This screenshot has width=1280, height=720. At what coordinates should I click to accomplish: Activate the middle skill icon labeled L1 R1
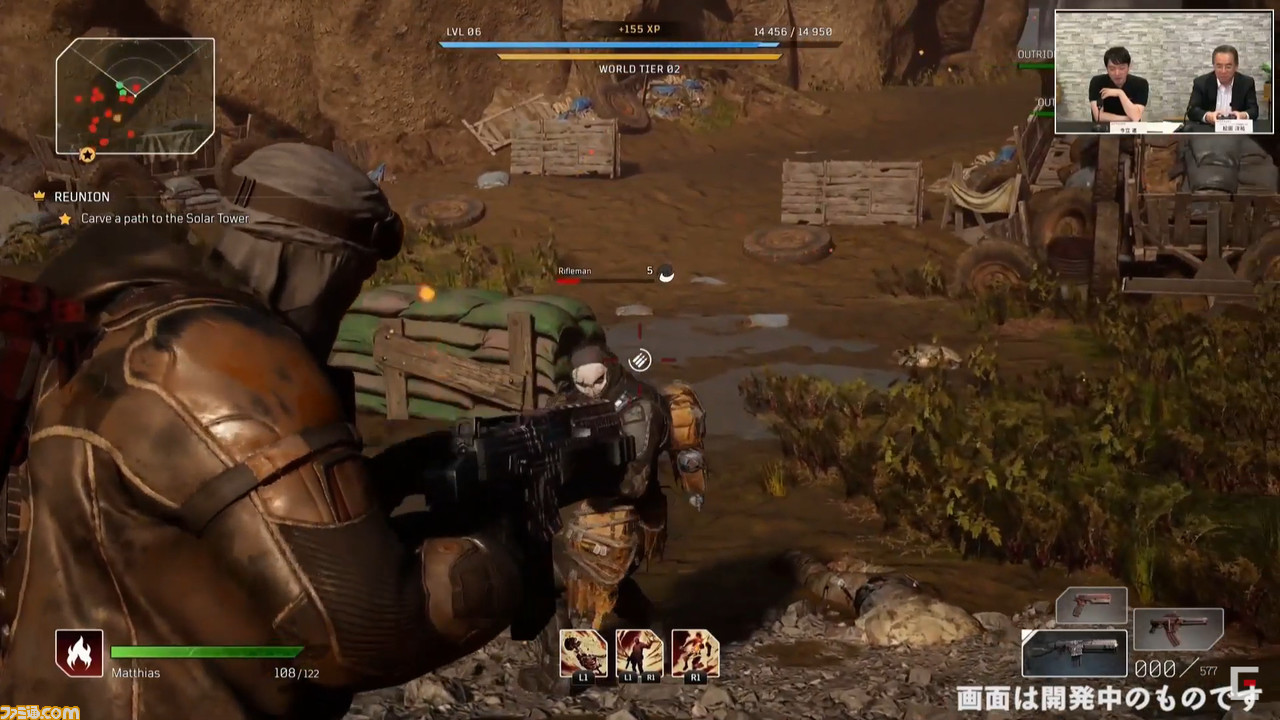pyautogui.click(x=639, y=653)
